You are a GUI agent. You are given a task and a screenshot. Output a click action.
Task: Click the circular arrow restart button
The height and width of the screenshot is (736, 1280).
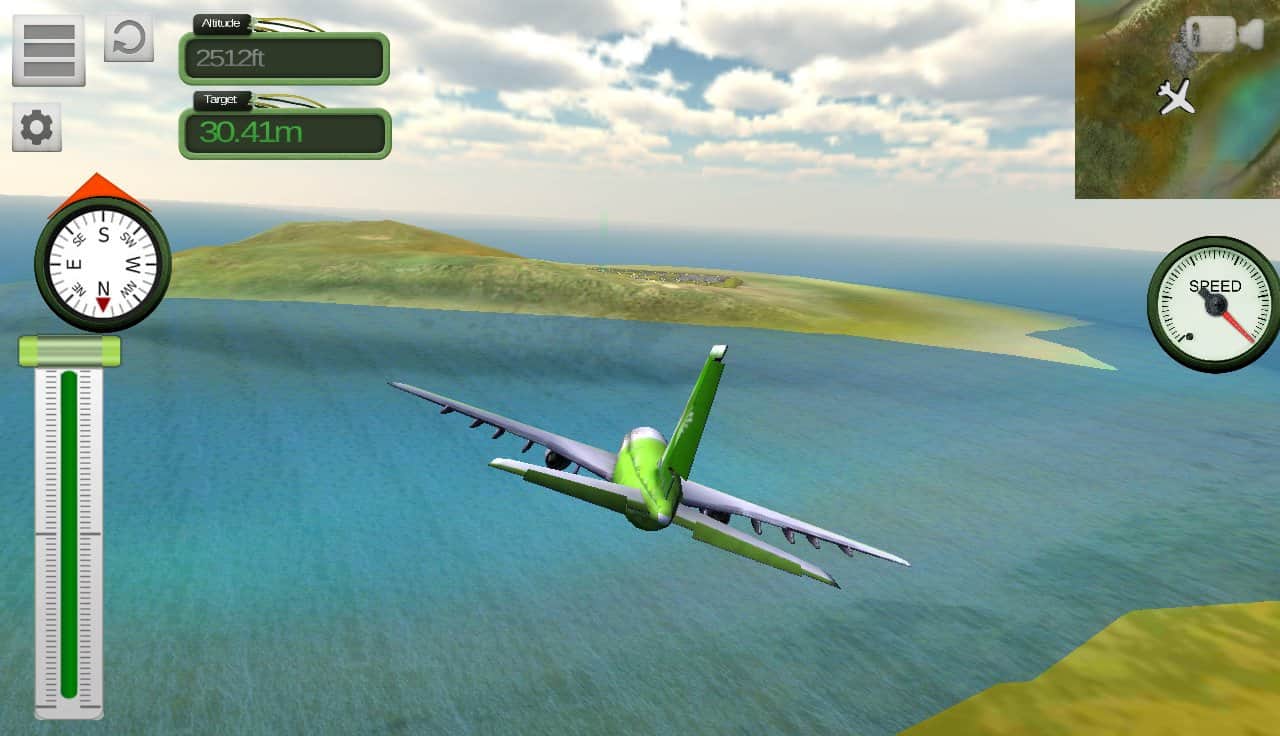pyautogui.click(x=129, y=38)
